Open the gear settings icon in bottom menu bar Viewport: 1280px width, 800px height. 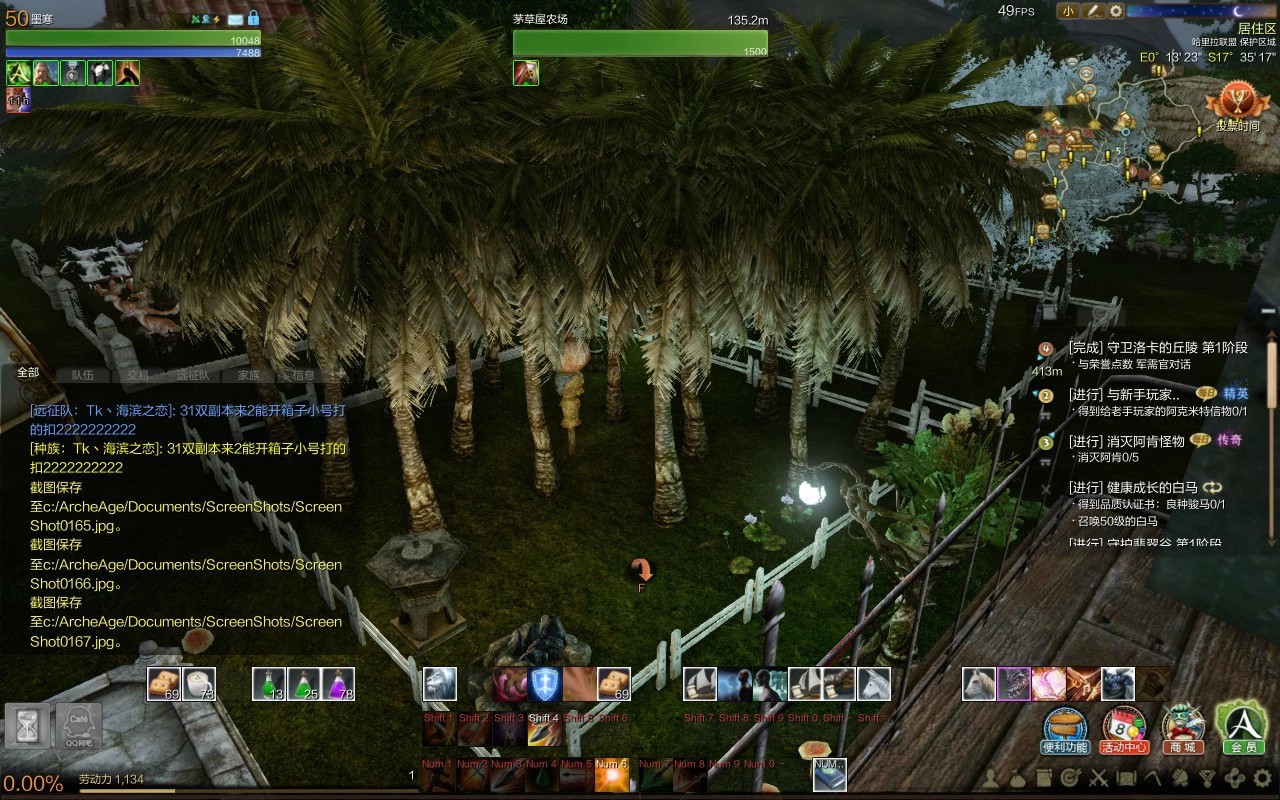click(x=1262, y=778)
